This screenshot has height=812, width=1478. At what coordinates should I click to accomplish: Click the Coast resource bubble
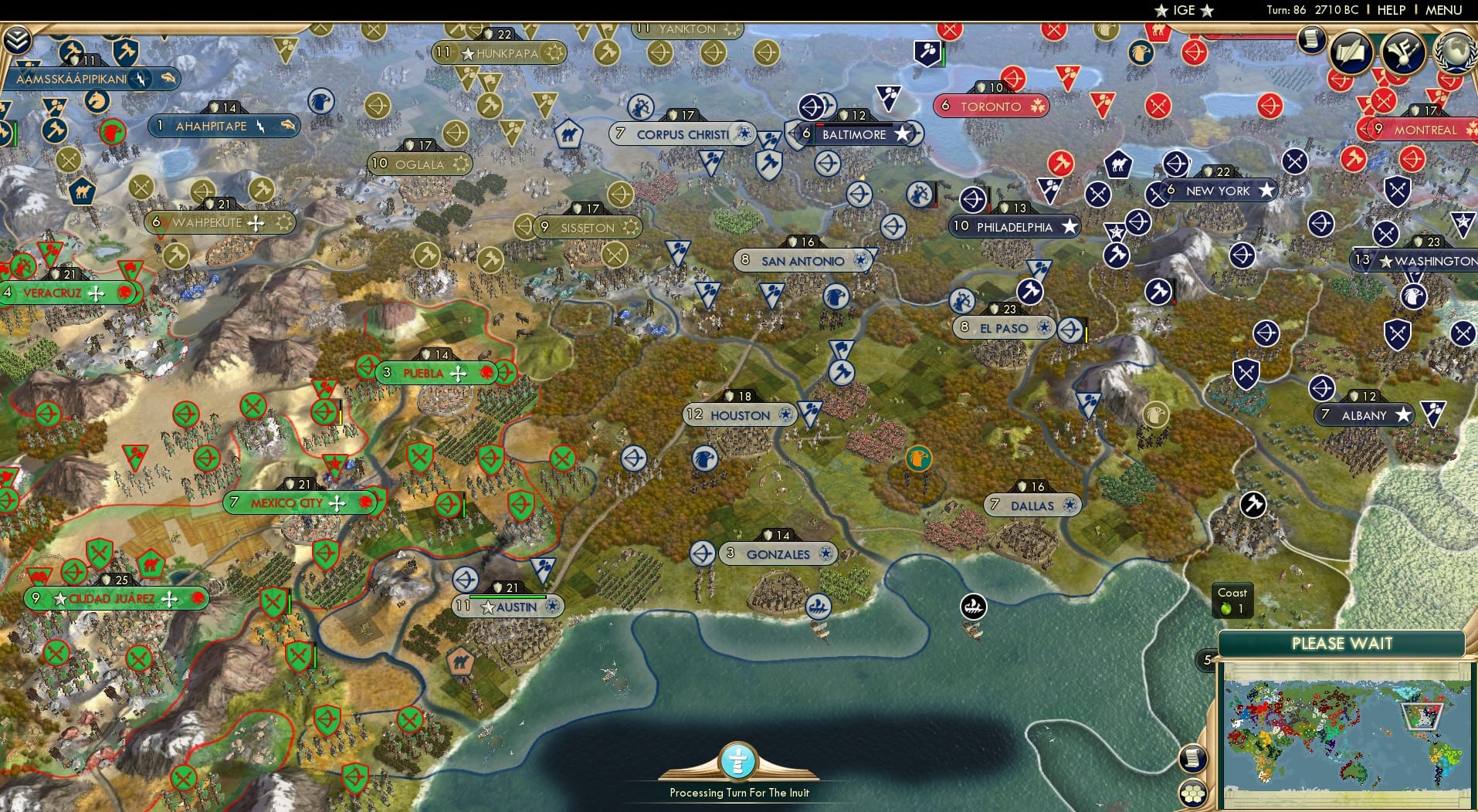1232,601
